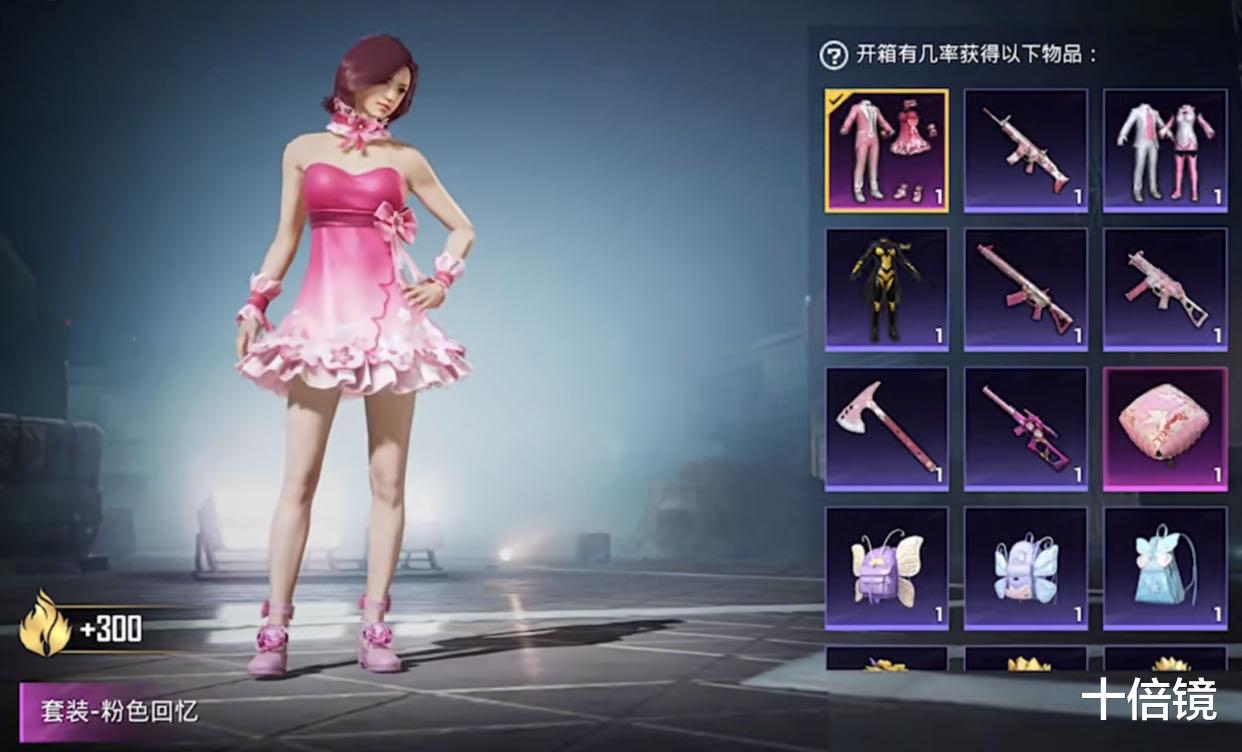This screenshot has width=1242, height=752.
Task: Select the pink folded parachute item
Action: coord(1164,428)
